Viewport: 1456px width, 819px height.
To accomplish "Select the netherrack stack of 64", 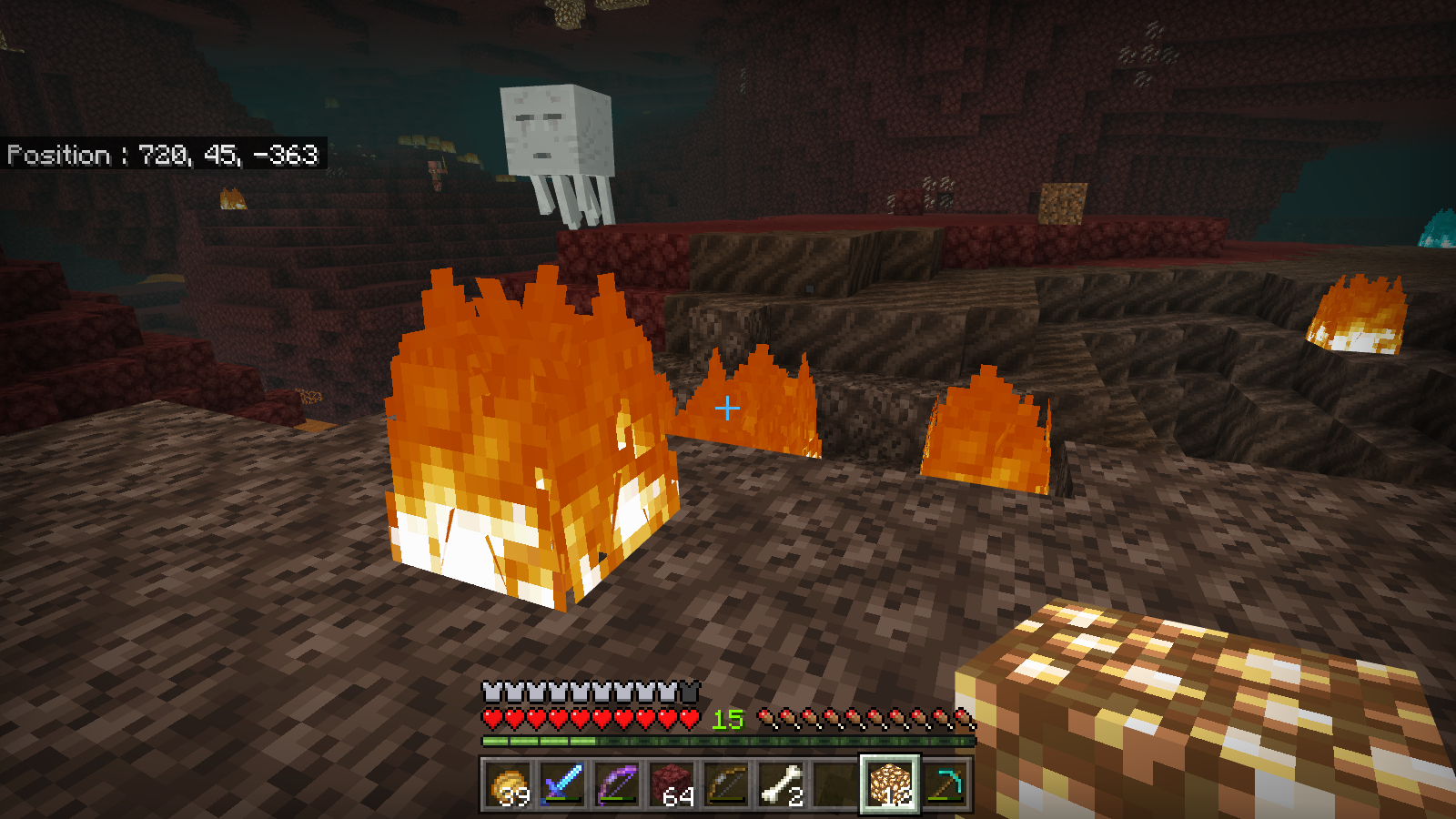I will tap(672, 784).
